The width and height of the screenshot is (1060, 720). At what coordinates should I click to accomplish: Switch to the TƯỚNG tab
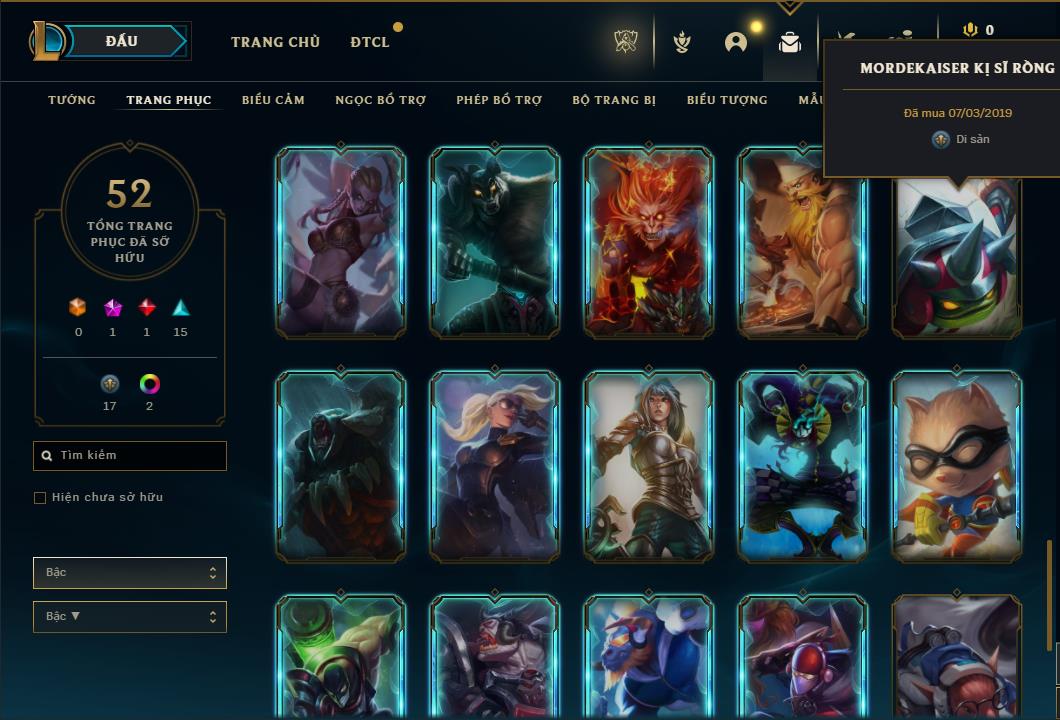72,100
